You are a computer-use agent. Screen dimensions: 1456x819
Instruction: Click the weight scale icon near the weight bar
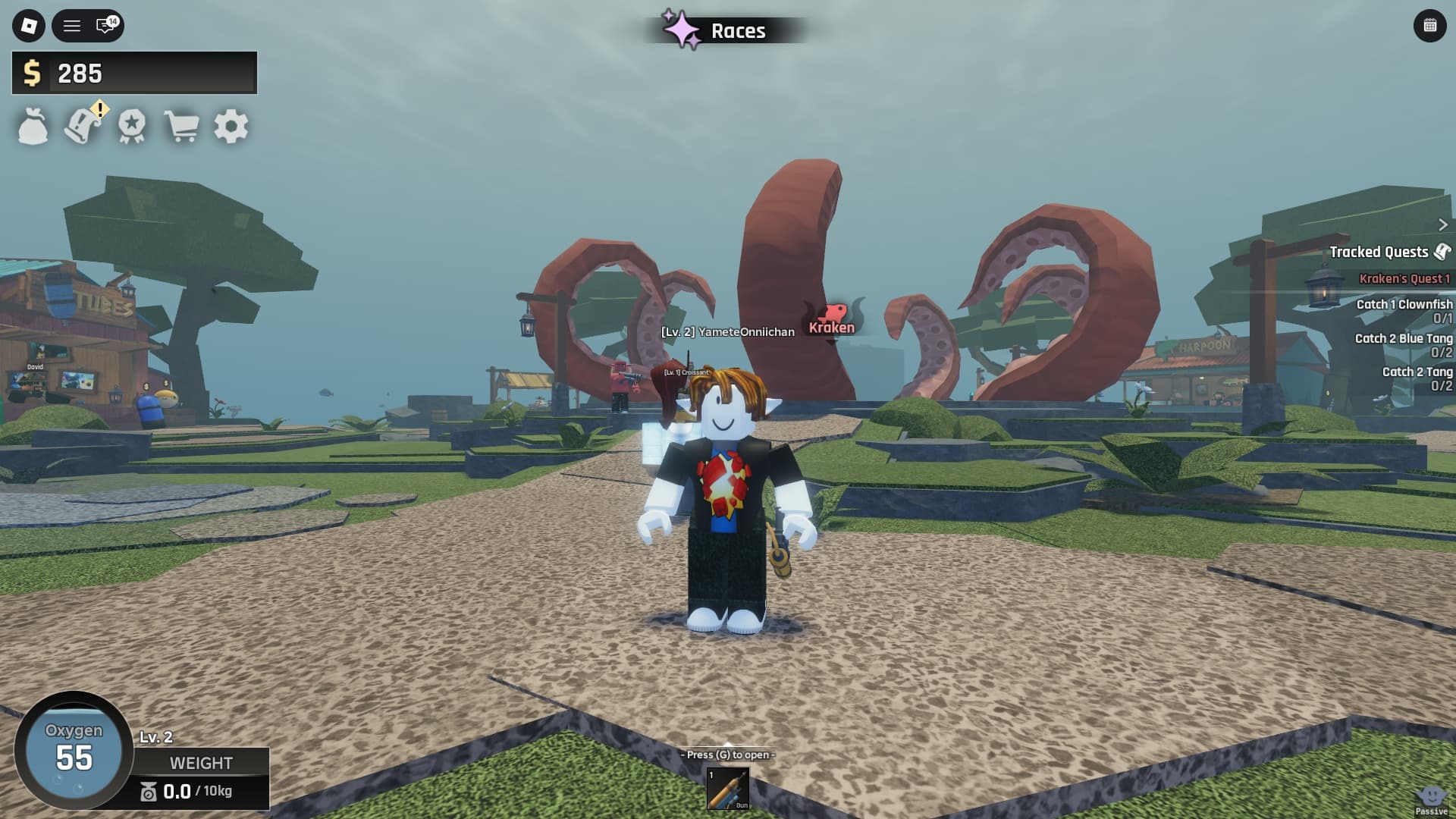(x=148, y=791)
